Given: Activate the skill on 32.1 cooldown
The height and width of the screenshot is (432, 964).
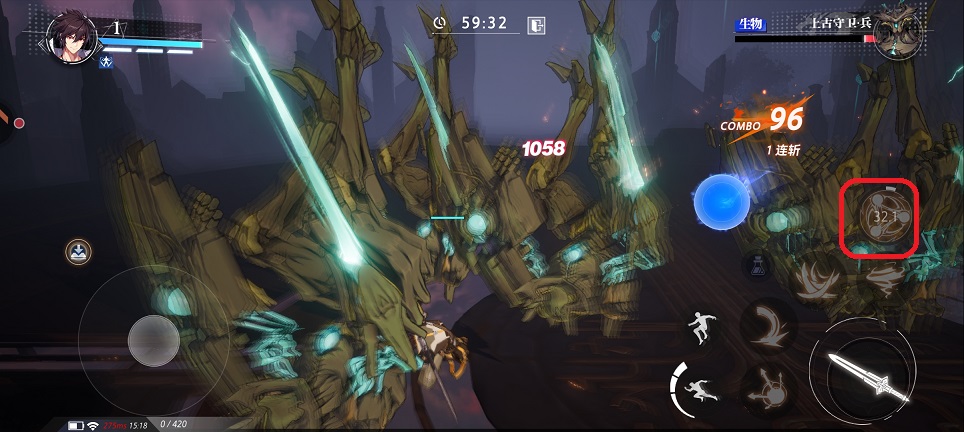Looking at the screenshot, I should click(x=880, y=217).
